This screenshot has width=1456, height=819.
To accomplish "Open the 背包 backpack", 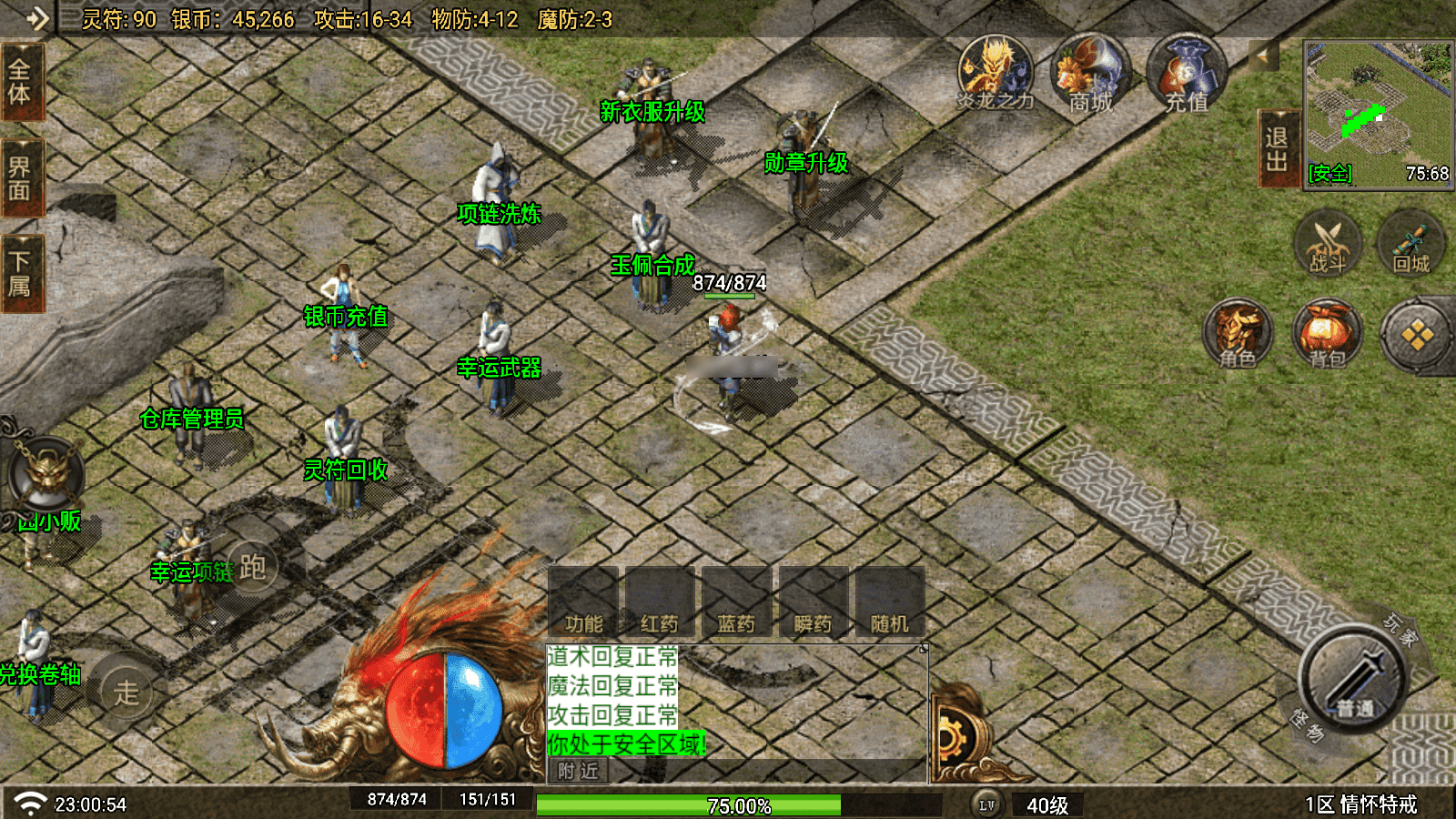I will (1328, 335).
